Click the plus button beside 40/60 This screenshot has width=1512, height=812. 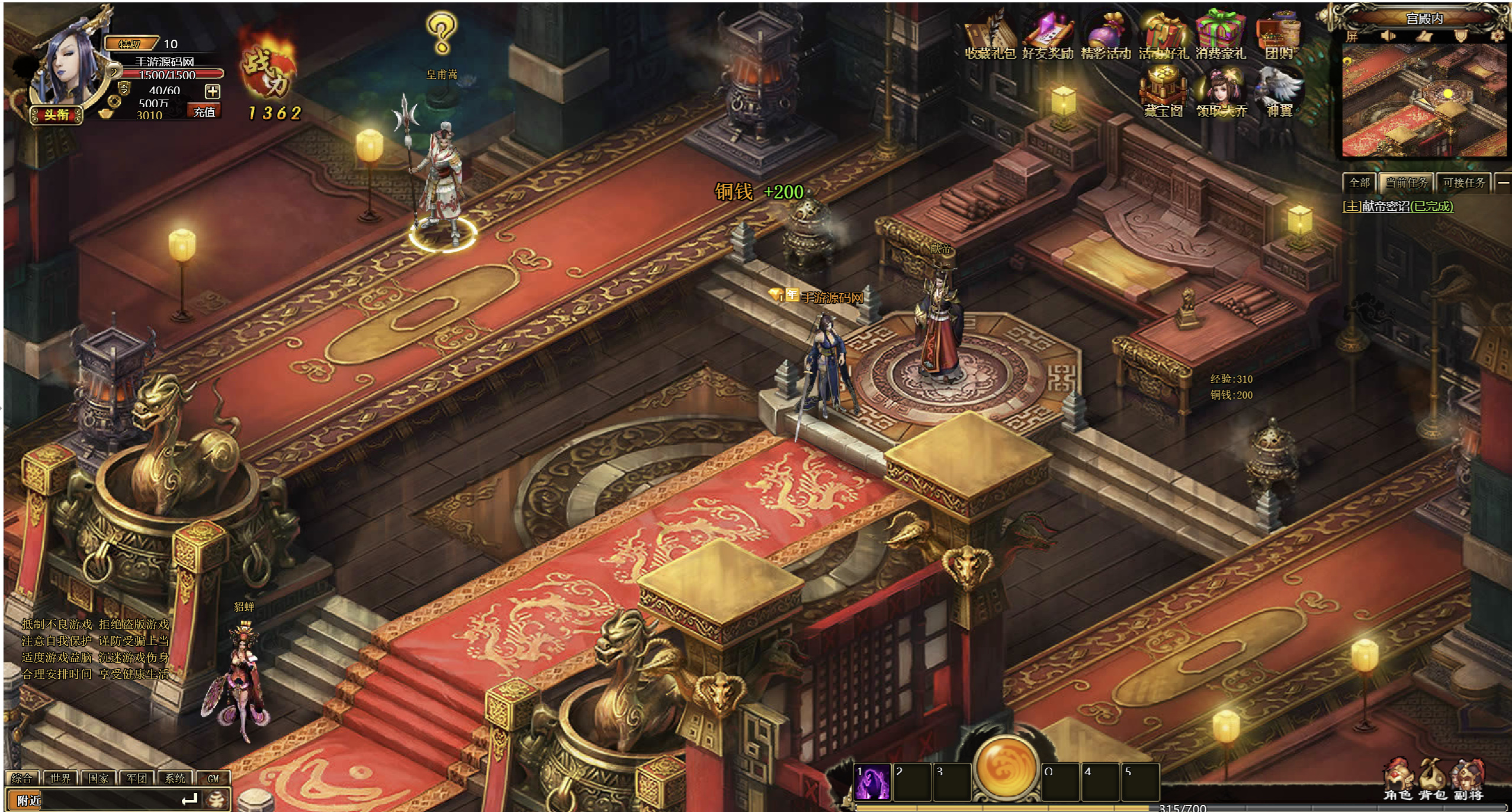(213, 91)
